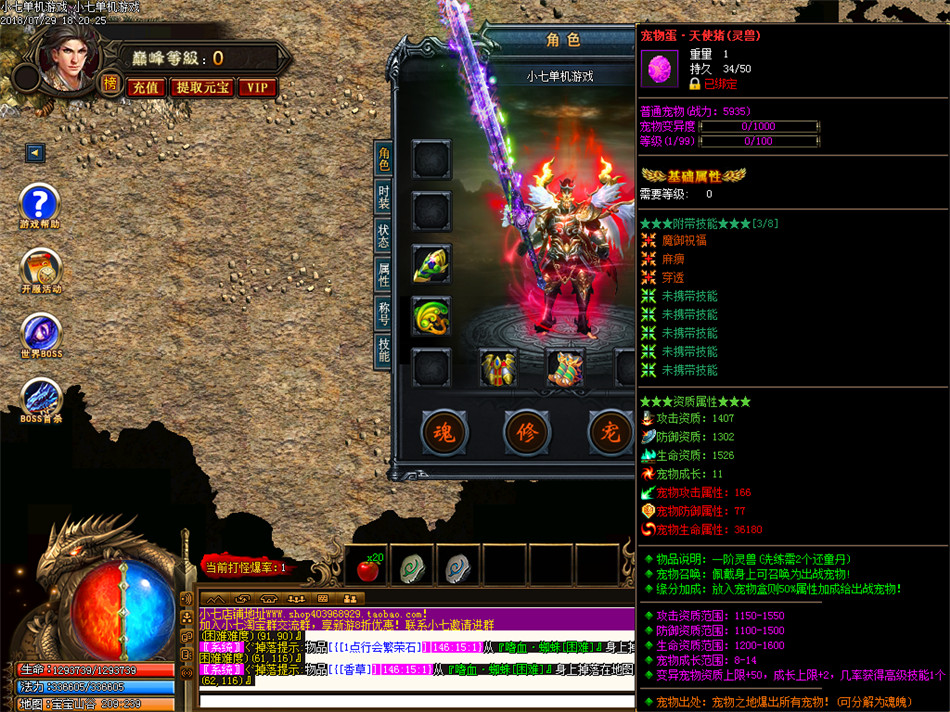This screenshot has width=950, height=712.
Task: Open the 充值 recharge button
Action: (x=146, y=88)
